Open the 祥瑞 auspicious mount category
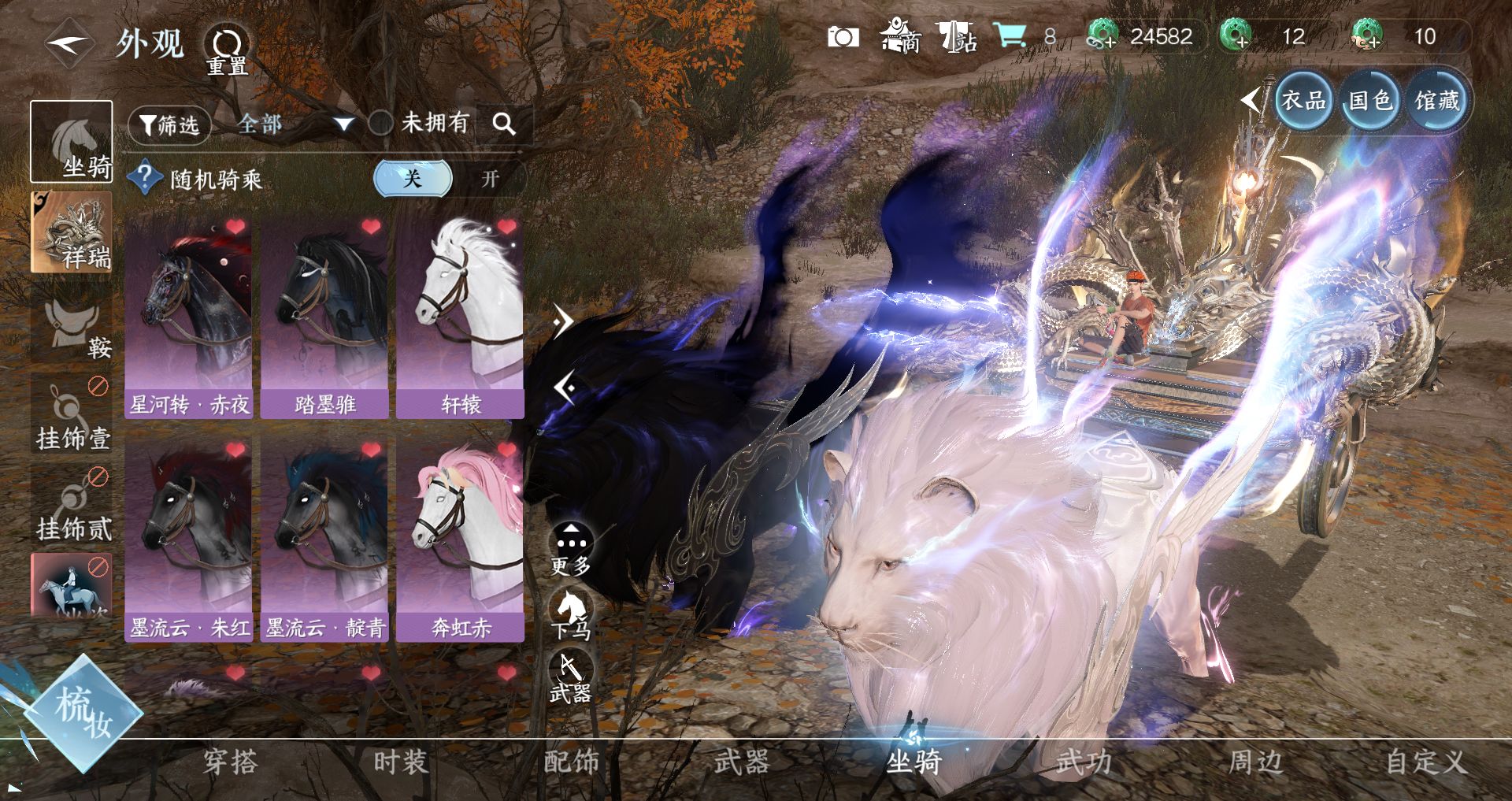Screen dimensions: 1512x801 pyautogui.click(x=72, y=233)
